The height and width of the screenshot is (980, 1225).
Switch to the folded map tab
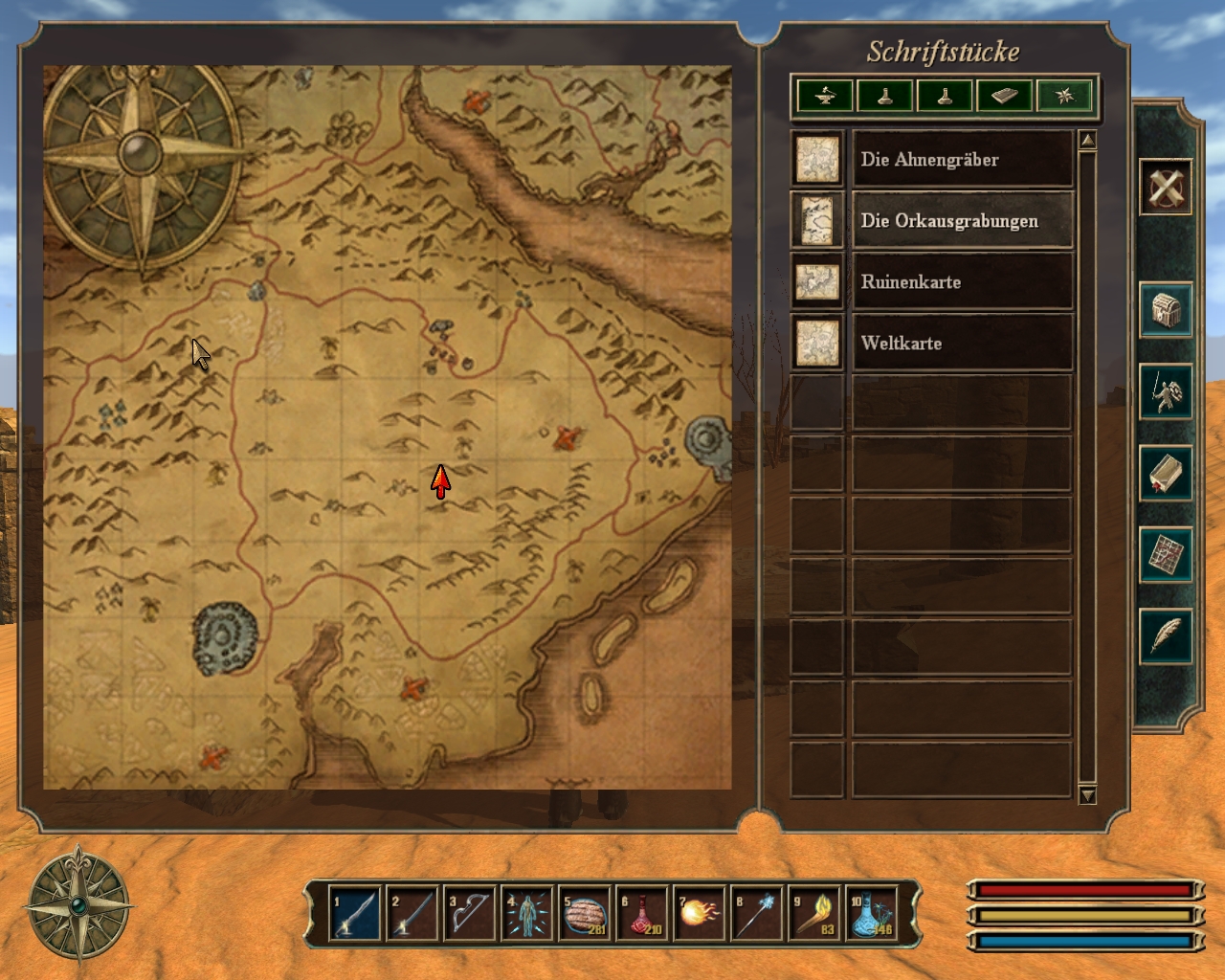coord(1165,554)
